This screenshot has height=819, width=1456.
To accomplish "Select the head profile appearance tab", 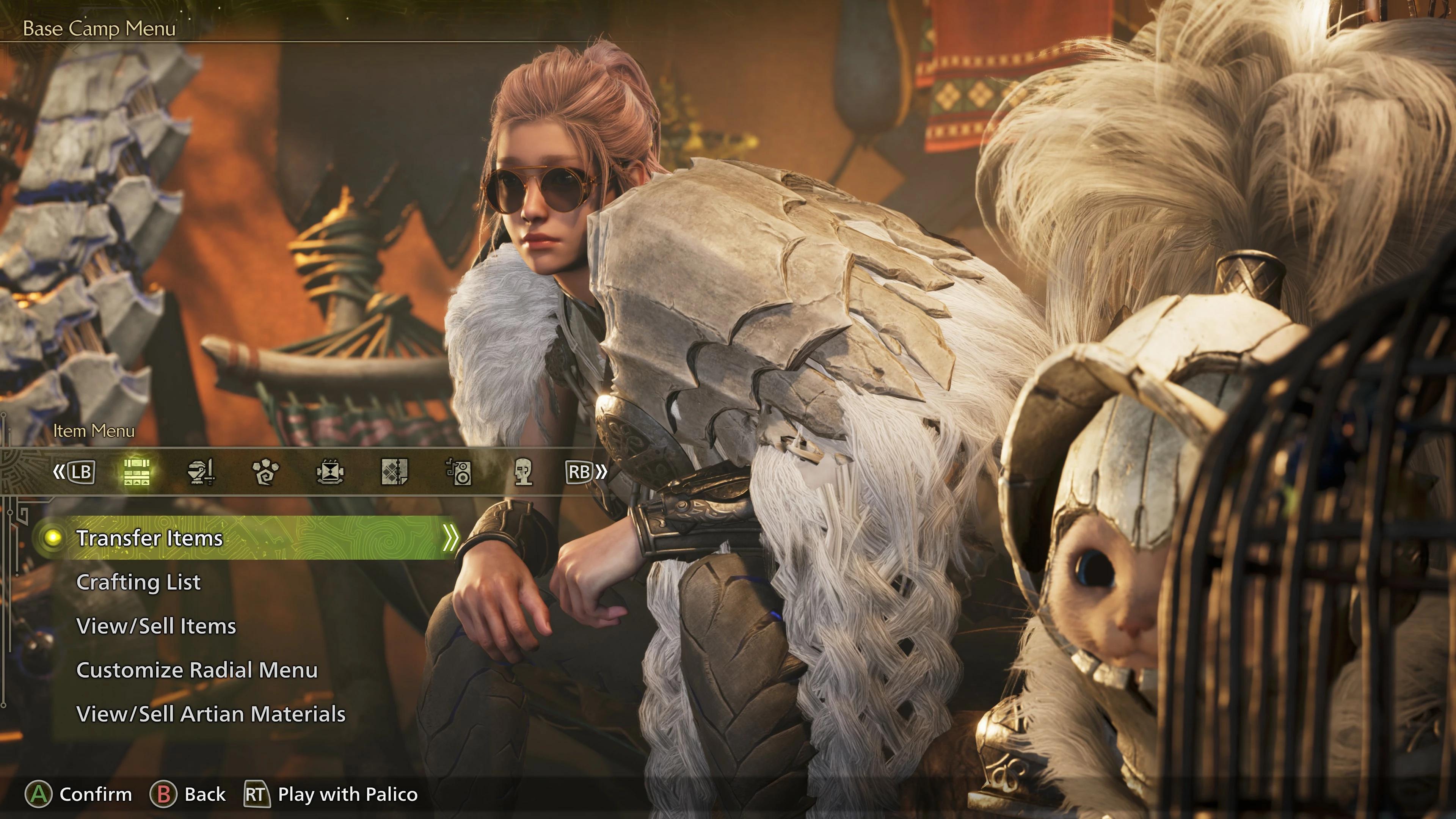I will (x=523, y=472).
